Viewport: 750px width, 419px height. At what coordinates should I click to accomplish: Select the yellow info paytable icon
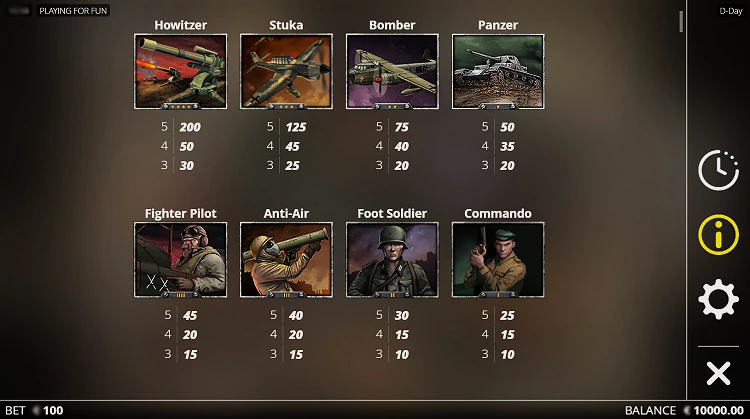pos(717,235)
